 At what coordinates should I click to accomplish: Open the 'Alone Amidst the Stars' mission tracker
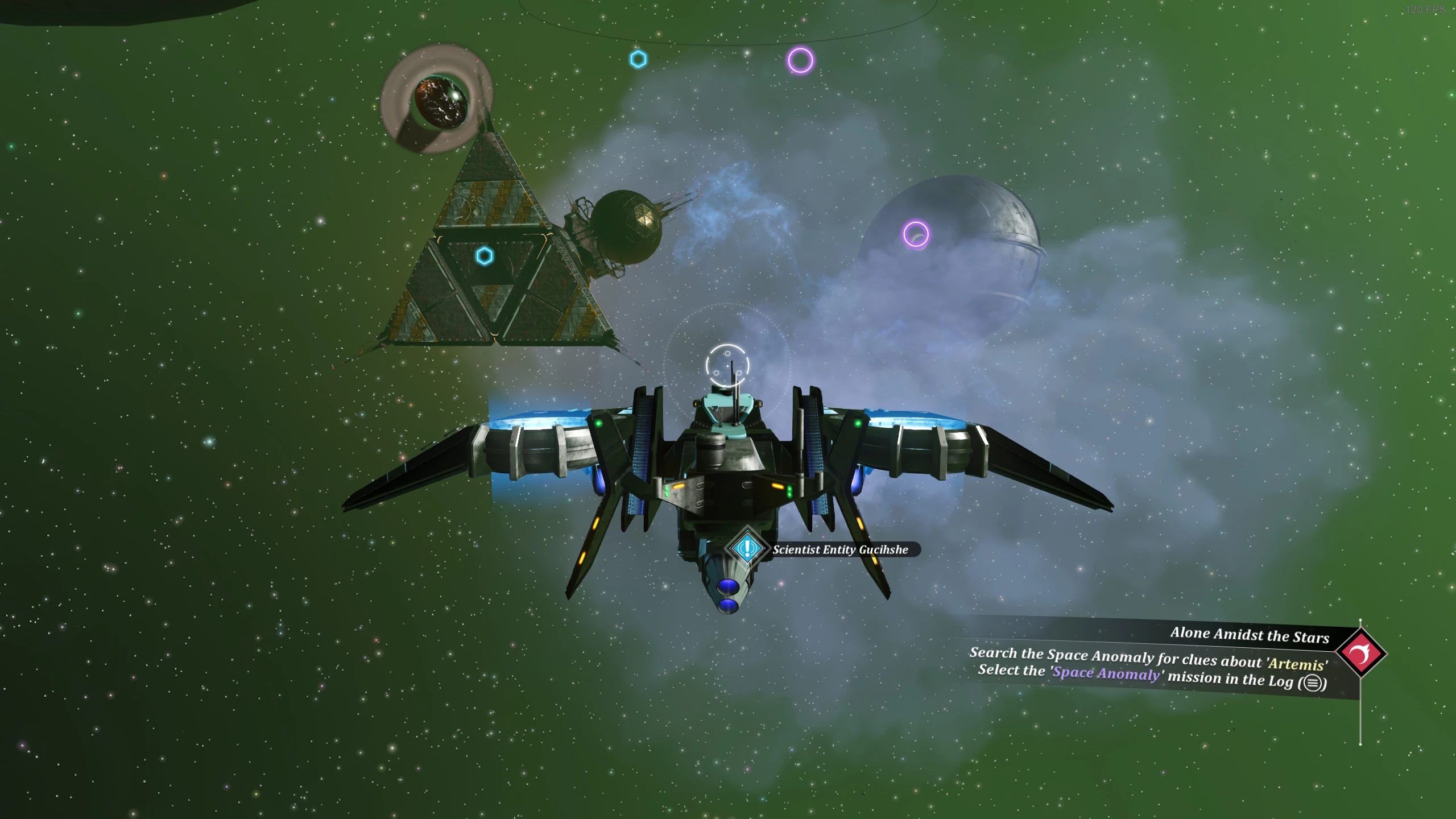click(x=1249, y=635)
